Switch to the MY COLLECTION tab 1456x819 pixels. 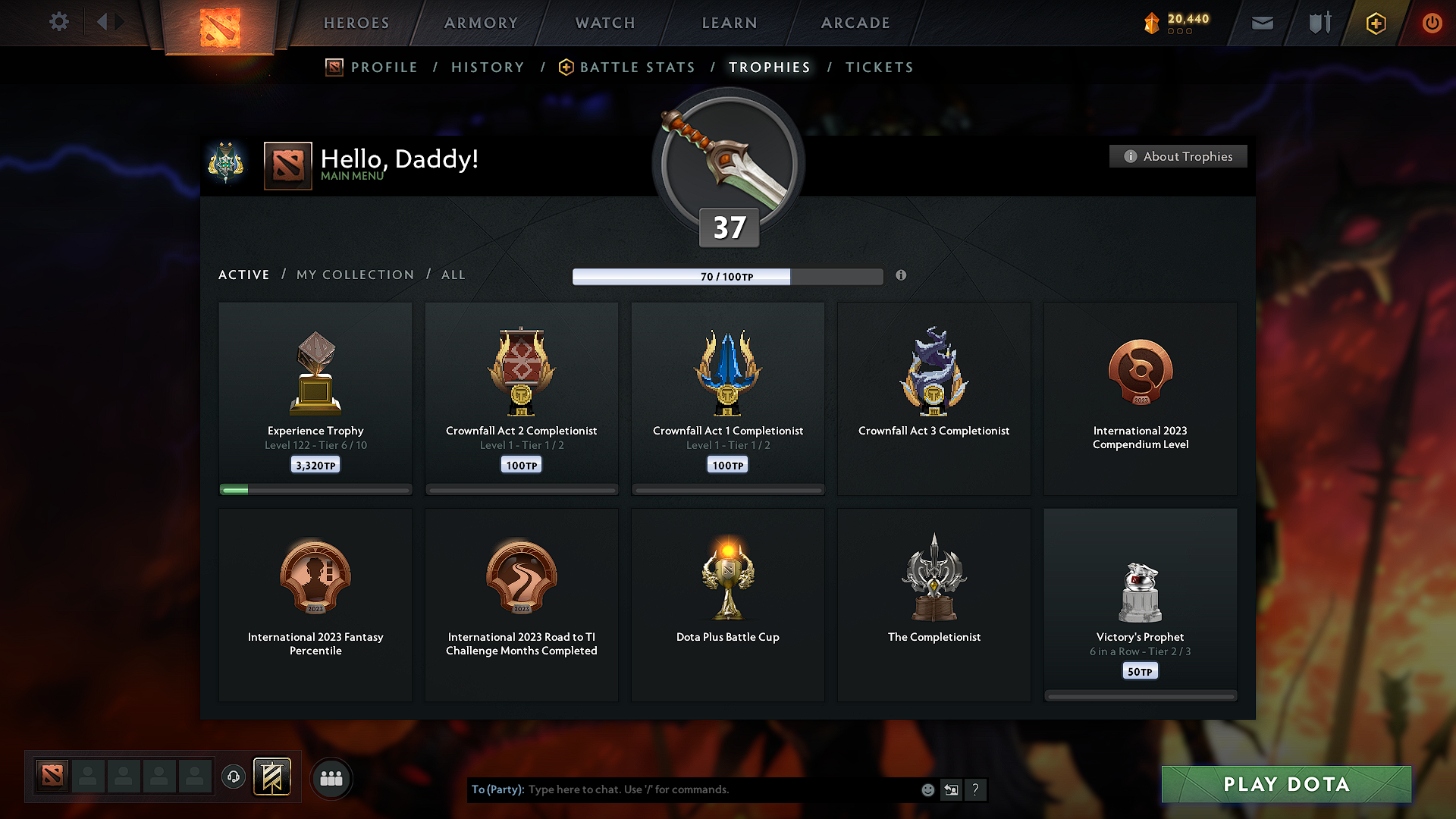tap(354, 275)
